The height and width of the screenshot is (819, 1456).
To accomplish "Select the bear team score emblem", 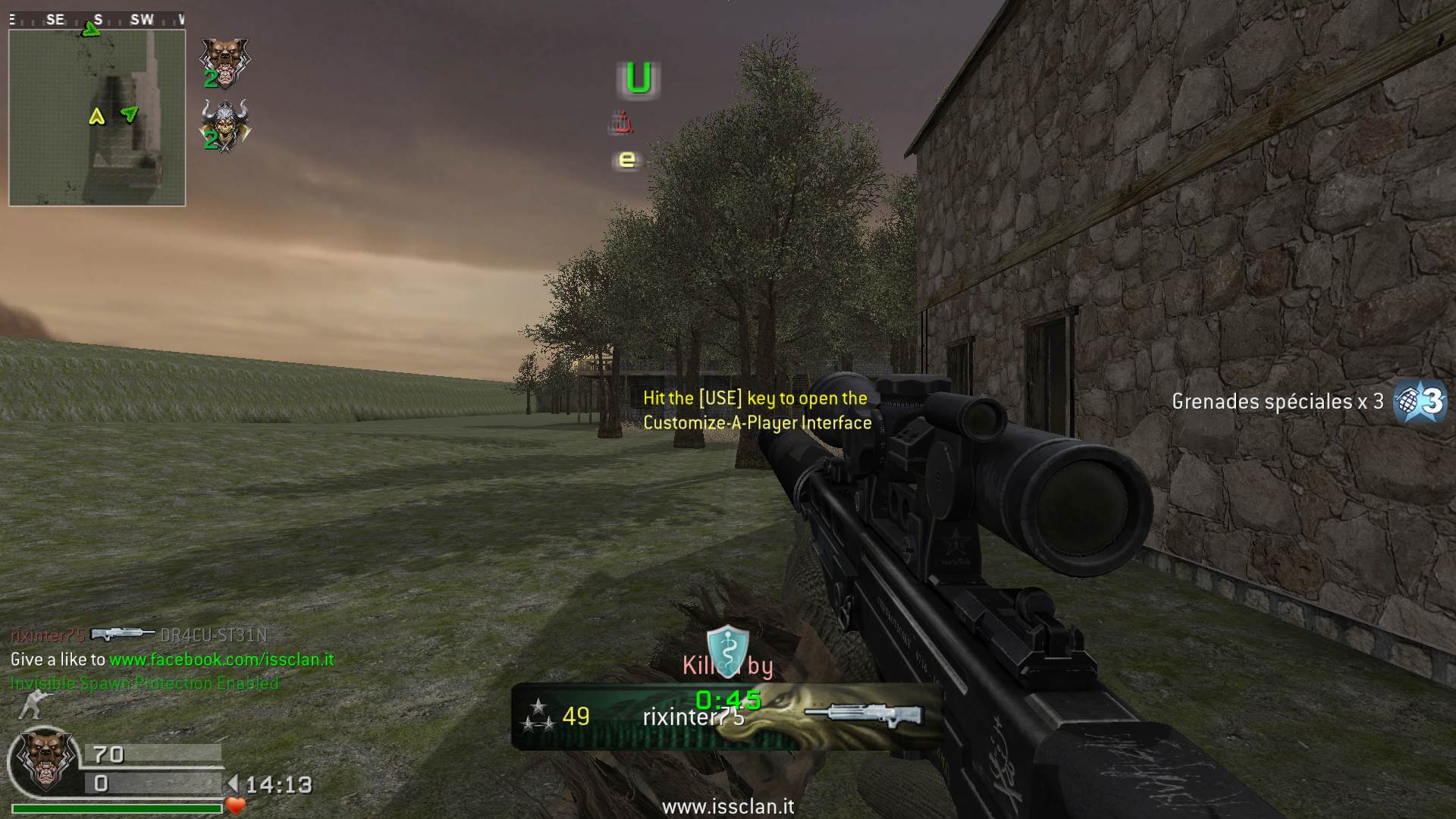I will point(224,61).
